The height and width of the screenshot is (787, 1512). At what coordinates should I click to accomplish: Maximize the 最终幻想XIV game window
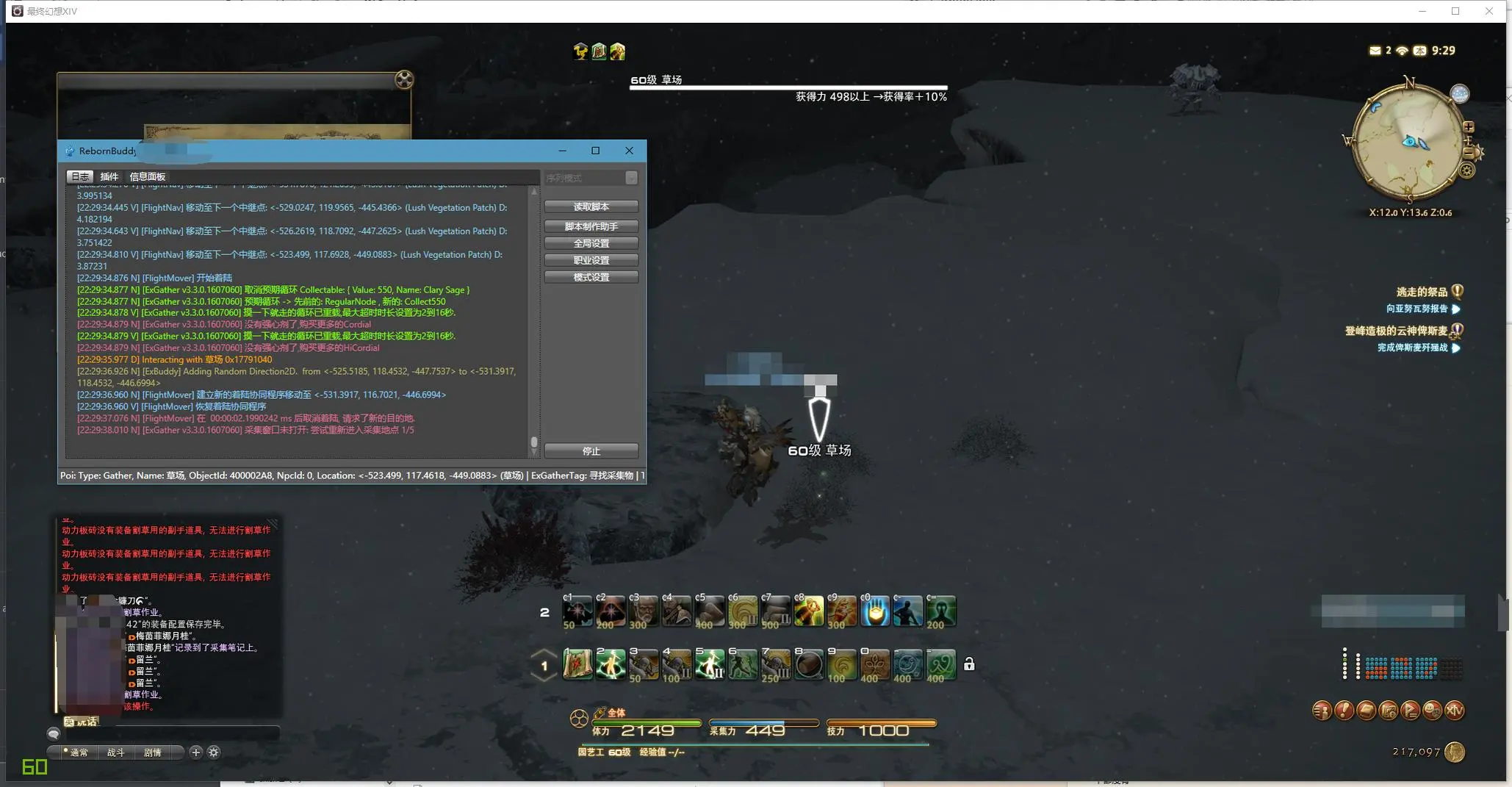click(x=1455, y=11)
